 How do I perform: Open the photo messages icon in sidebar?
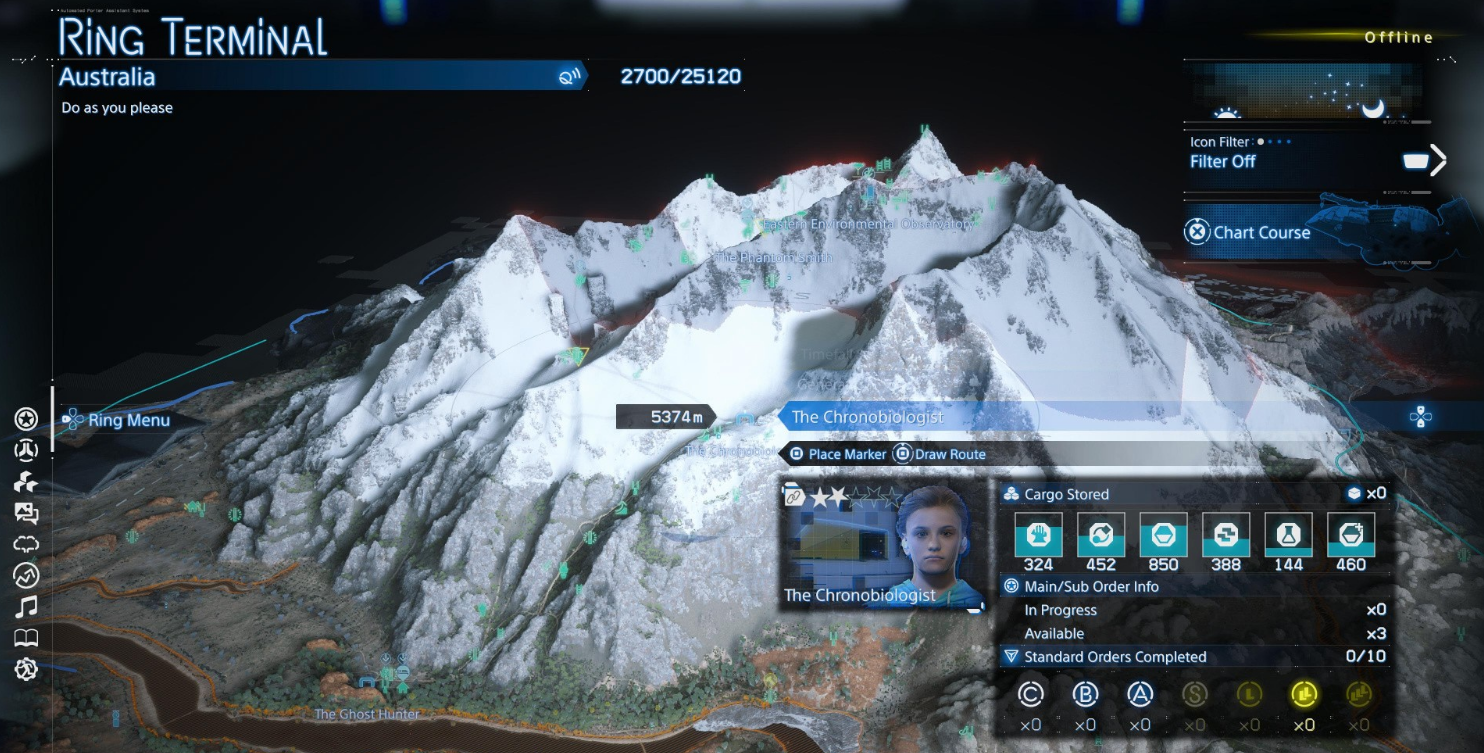point(26,514)
